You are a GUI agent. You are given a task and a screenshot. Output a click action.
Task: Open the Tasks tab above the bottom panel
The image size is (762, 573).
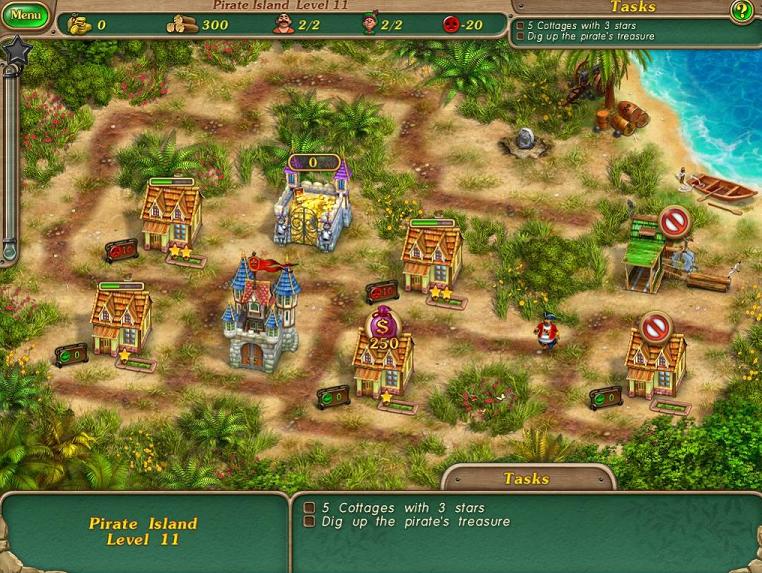(526, 478)
